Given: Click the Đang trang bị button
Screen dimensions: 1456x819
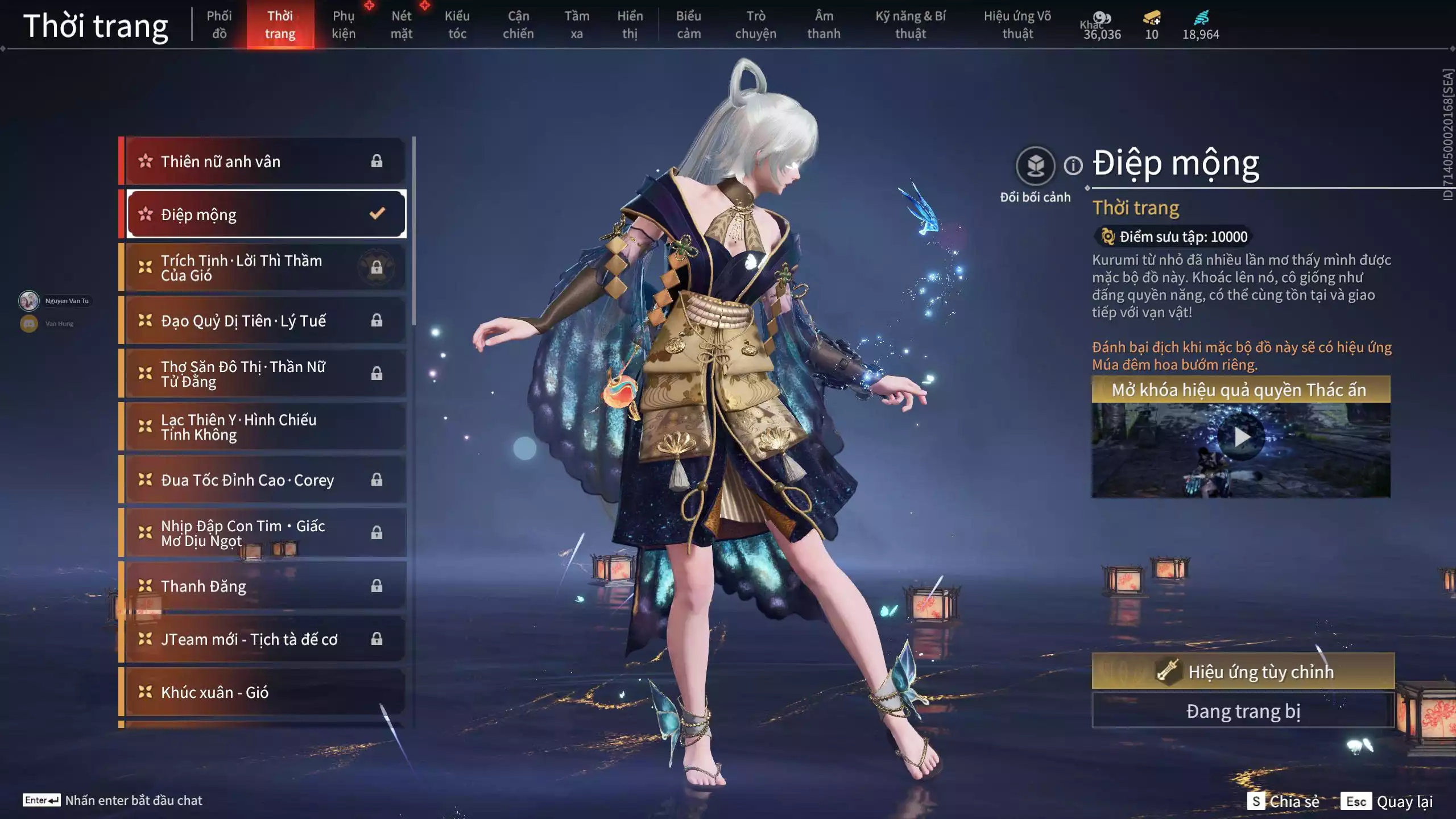Looking at the screenshot, I should pyautogui.click(x=1243, y=711).
